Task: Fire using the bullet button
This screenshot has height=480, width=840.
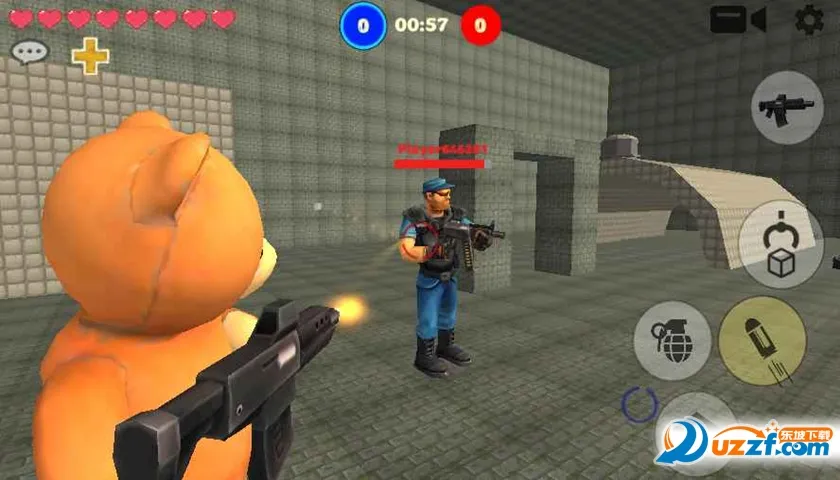Action: click(762, 341)
